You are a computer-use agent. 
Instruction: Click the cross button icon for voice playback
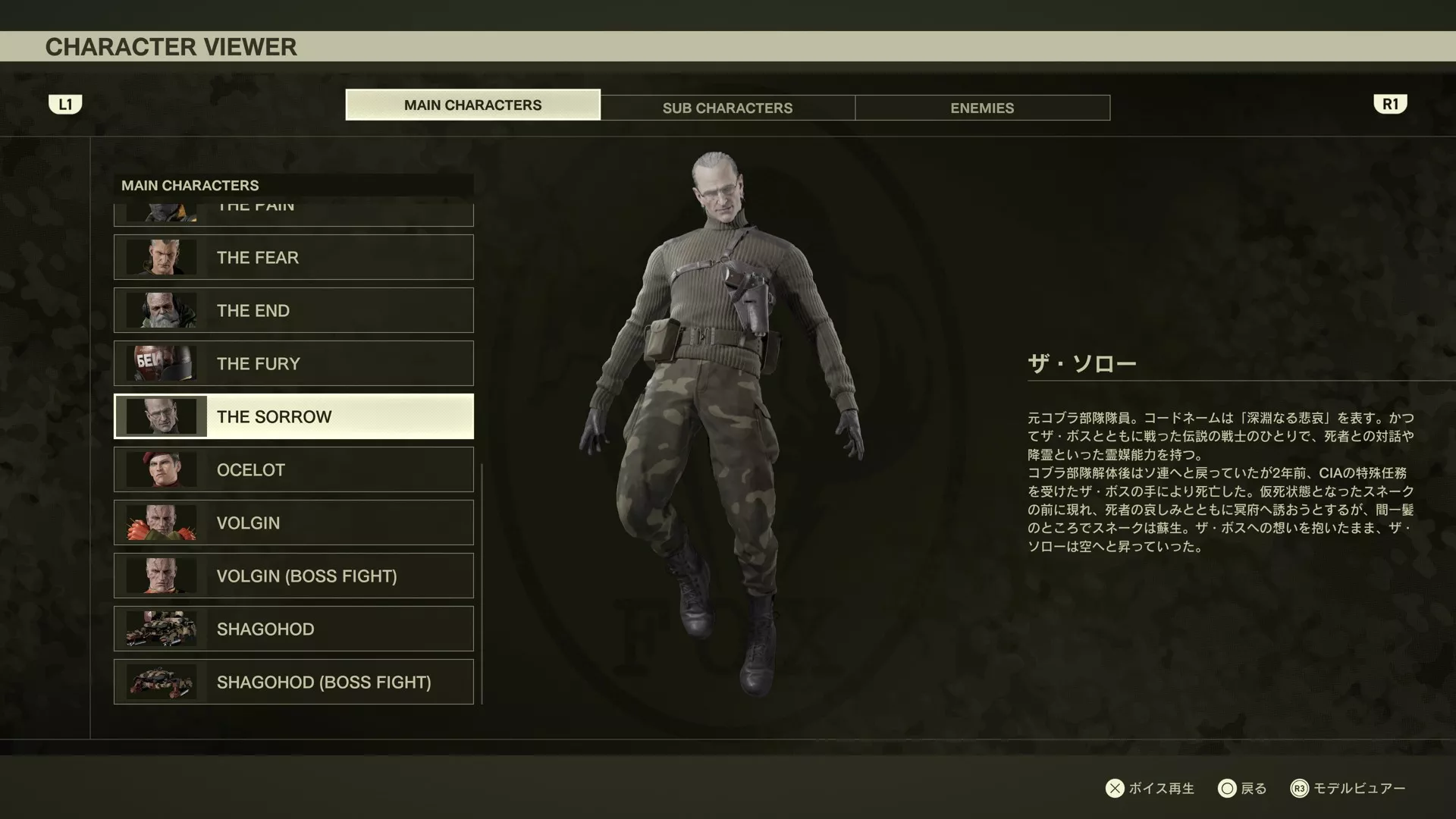pyautogui.click(x=1115, y=789)
